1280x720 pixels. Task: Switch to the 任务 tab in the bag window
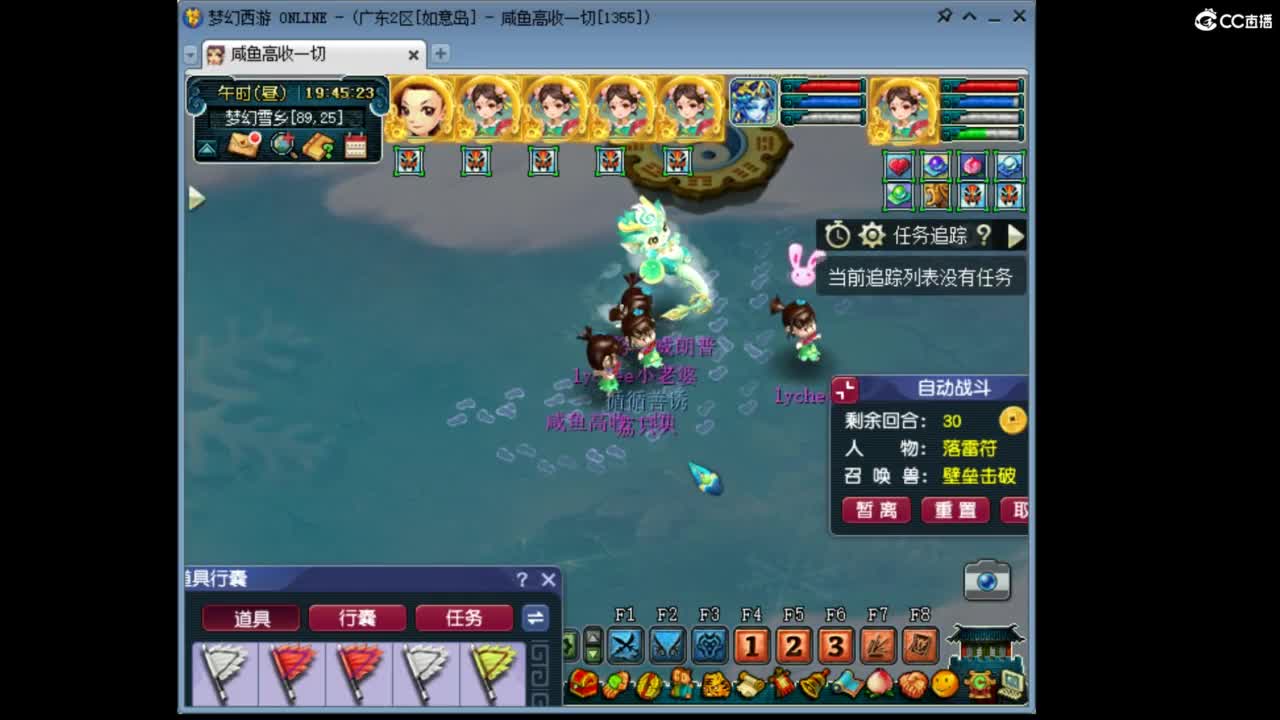(x=463, y=618)
